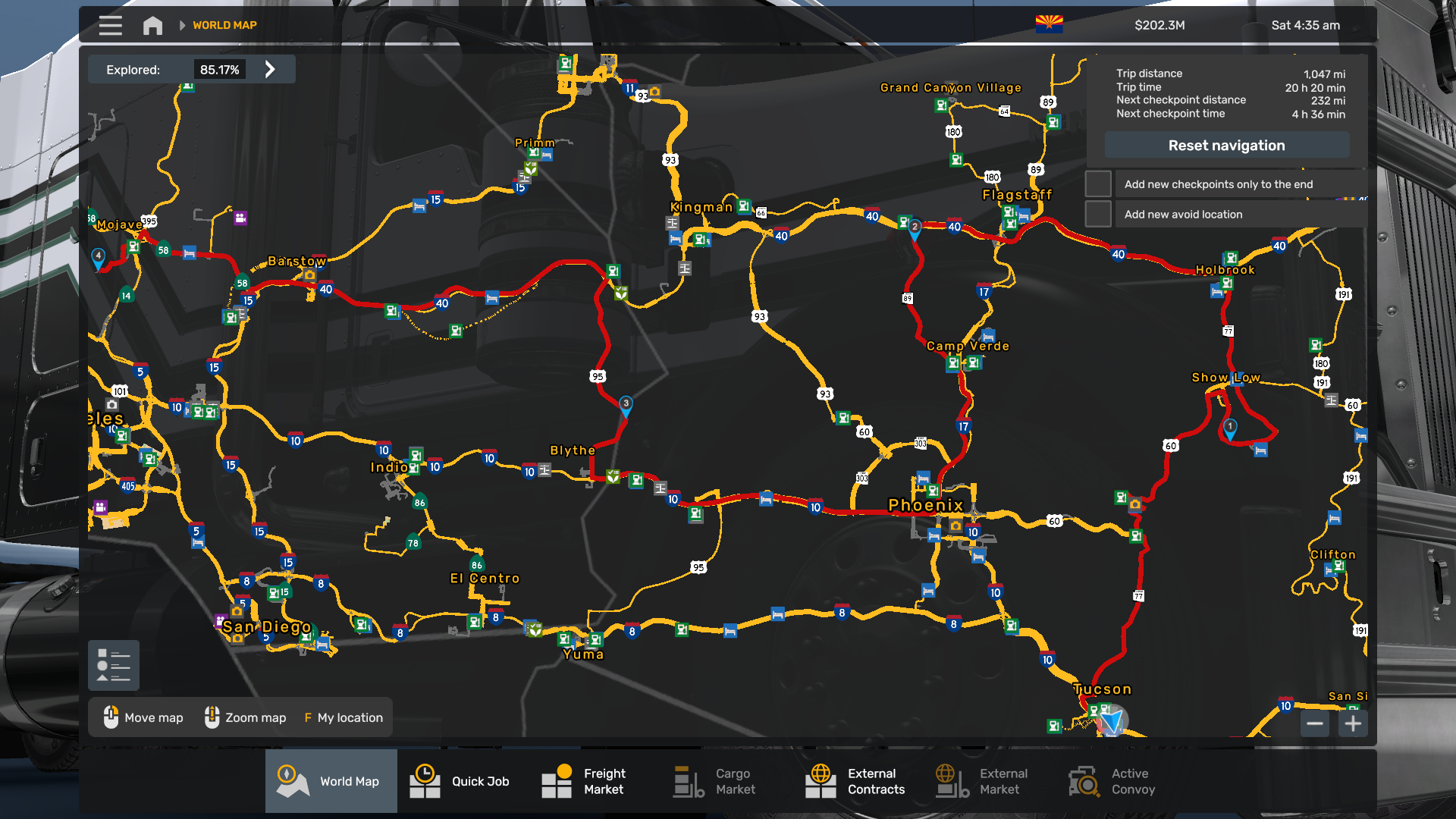
Task: Click the zoom in plus button
Action: point(1353,723)
